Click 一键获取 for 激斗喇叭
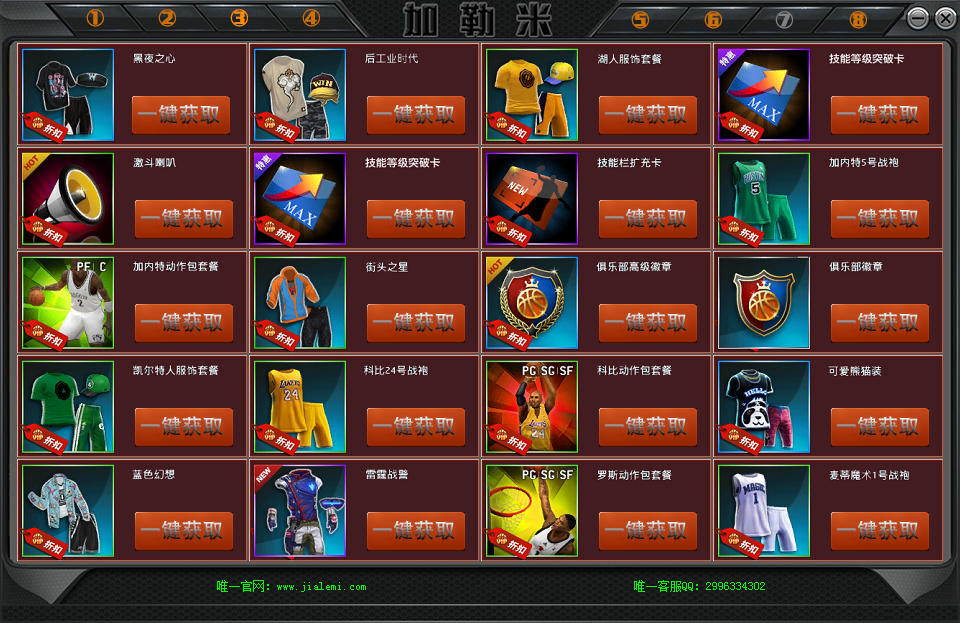Image resolution: width=960 pixels, height=623 pixels. pyautogui.click(x=183, y=219)
